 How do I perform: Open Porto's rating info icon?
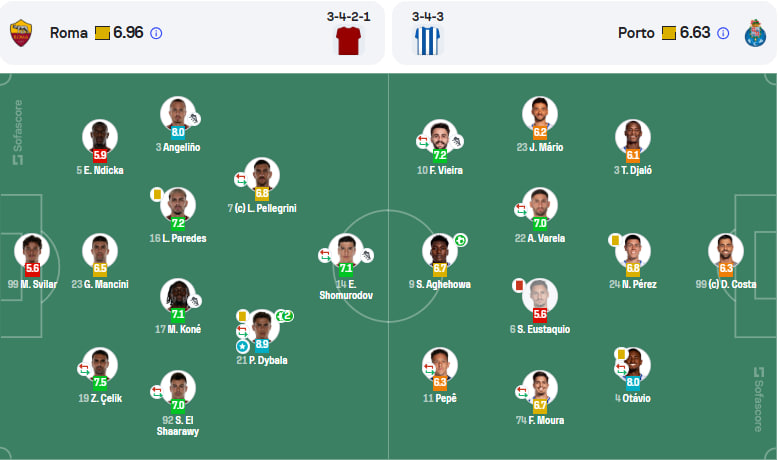pos(724,33)
